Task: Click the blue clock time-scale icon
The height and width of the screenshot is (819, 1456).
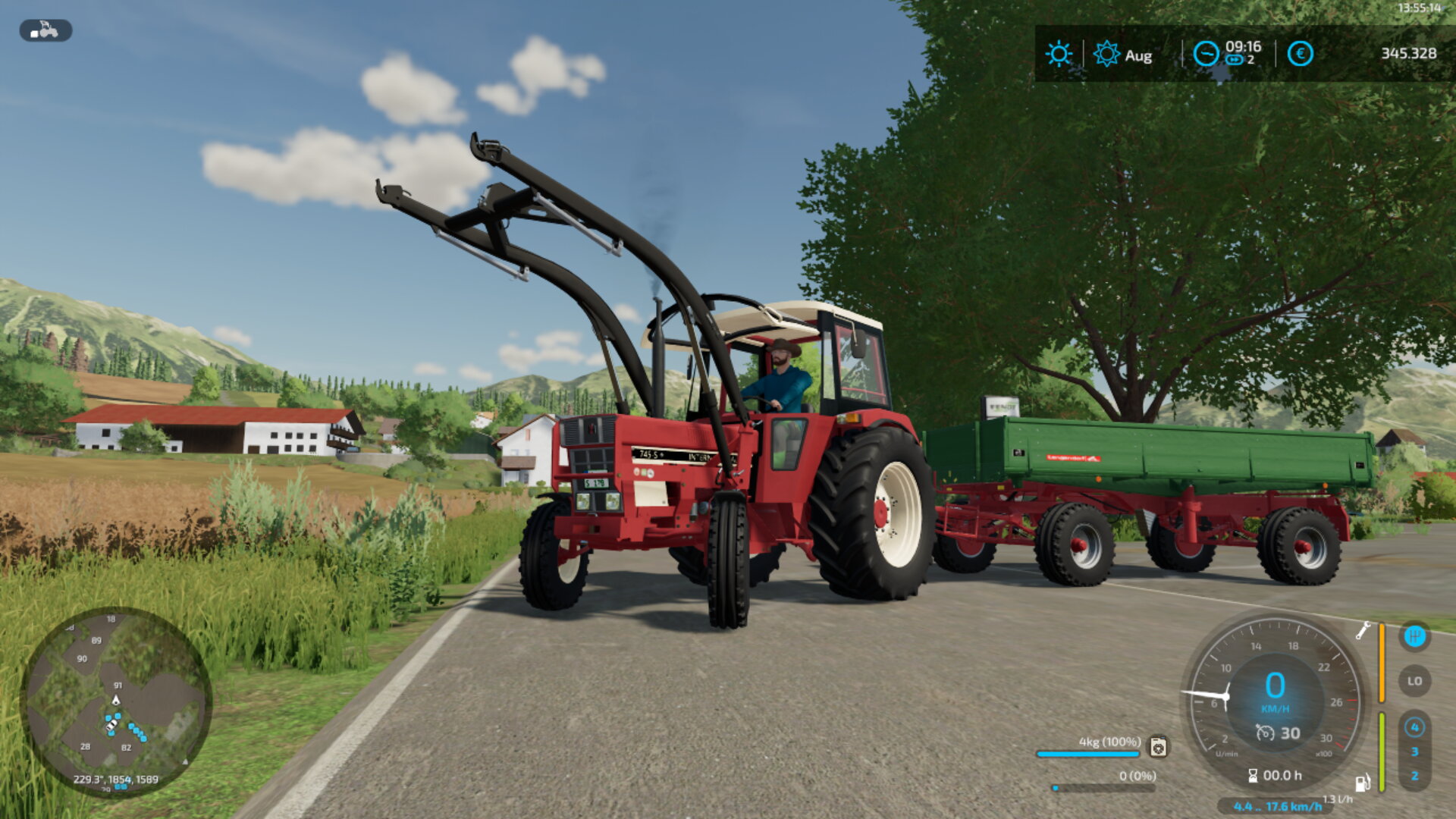Action: tap(1206, 54)
